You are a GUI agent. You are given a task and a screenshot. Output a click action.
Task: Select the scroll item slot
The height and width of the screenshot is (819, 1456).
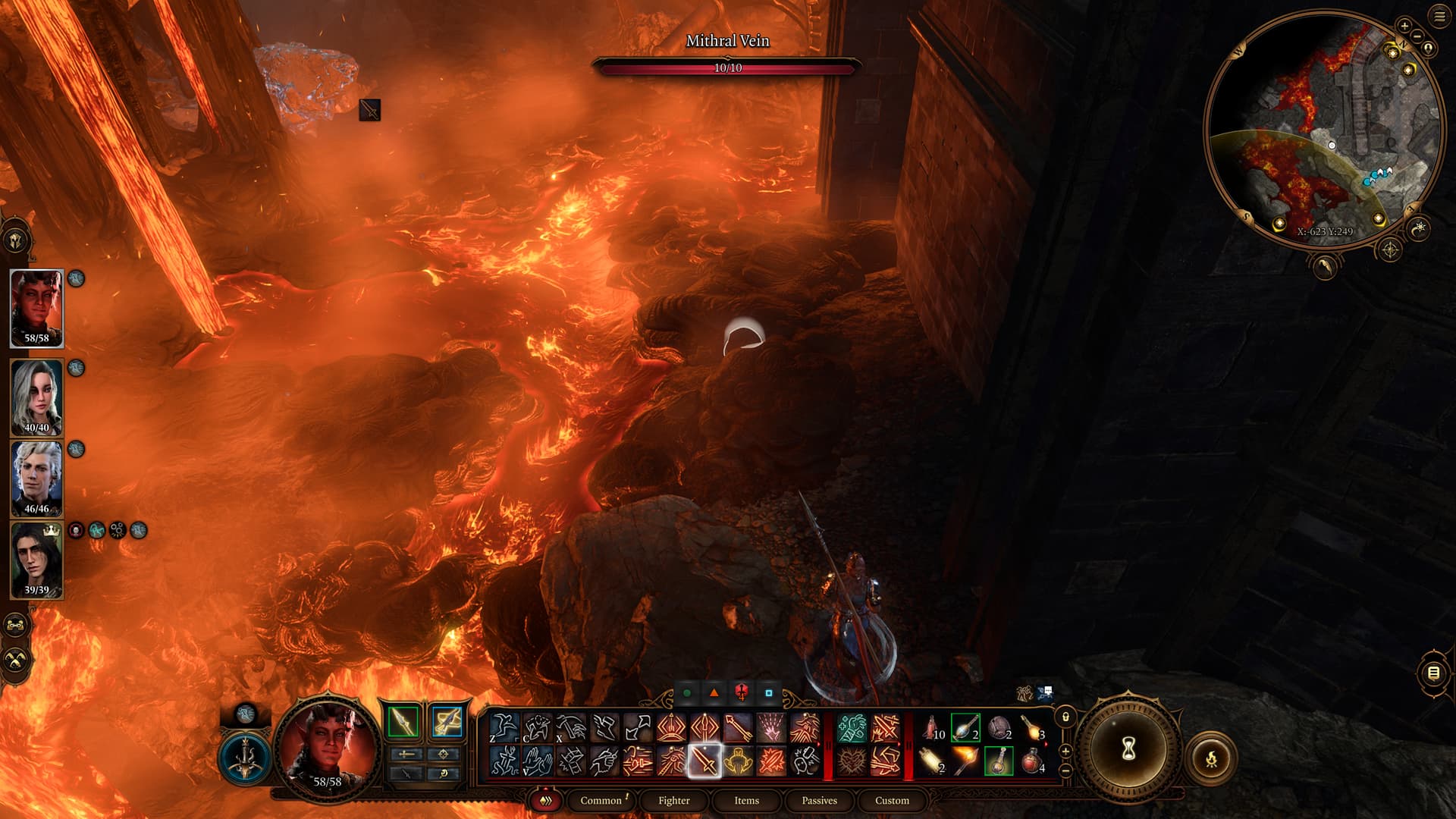coord(931,760)
